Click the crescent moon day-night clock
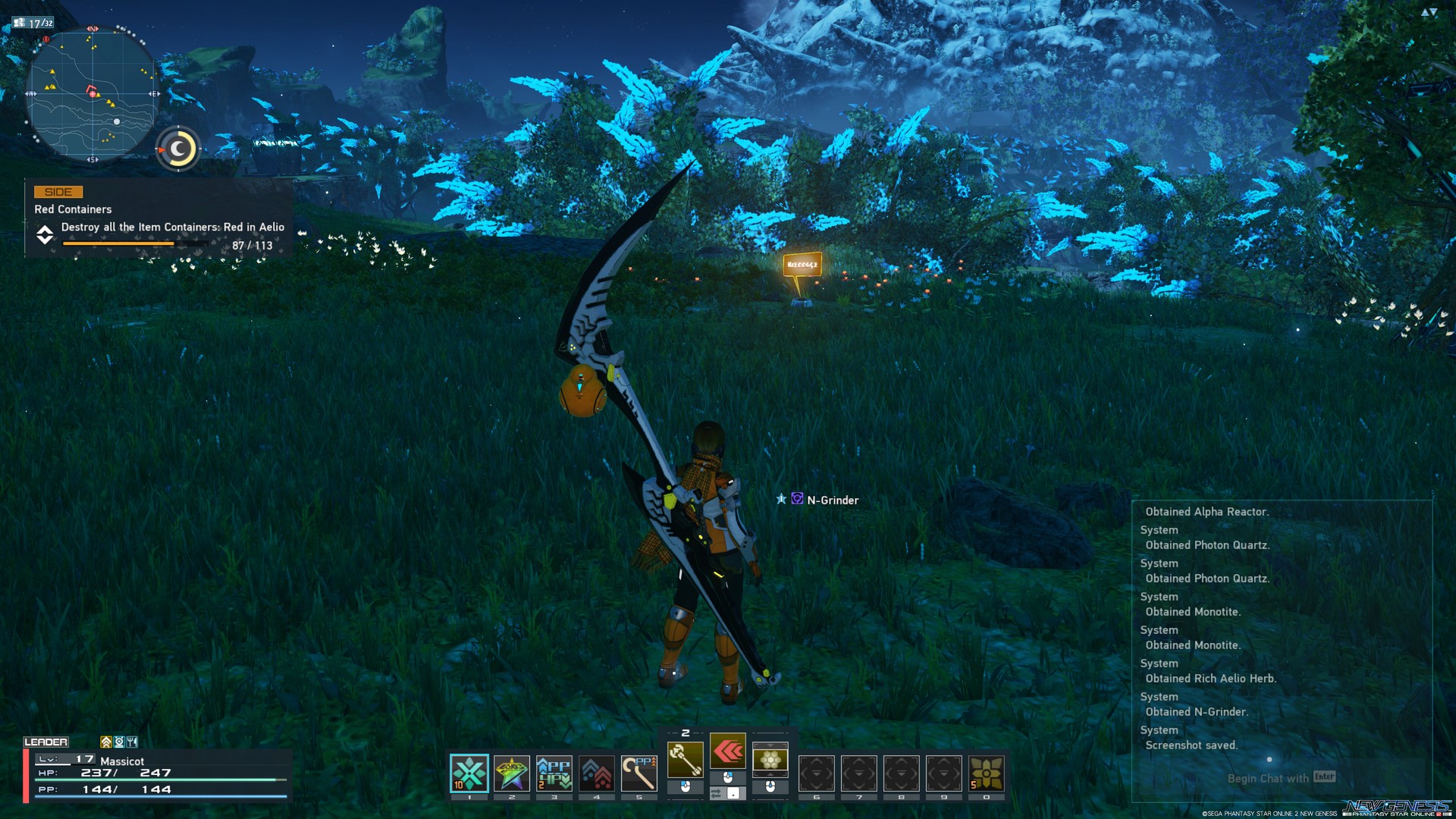 [178, 149]
